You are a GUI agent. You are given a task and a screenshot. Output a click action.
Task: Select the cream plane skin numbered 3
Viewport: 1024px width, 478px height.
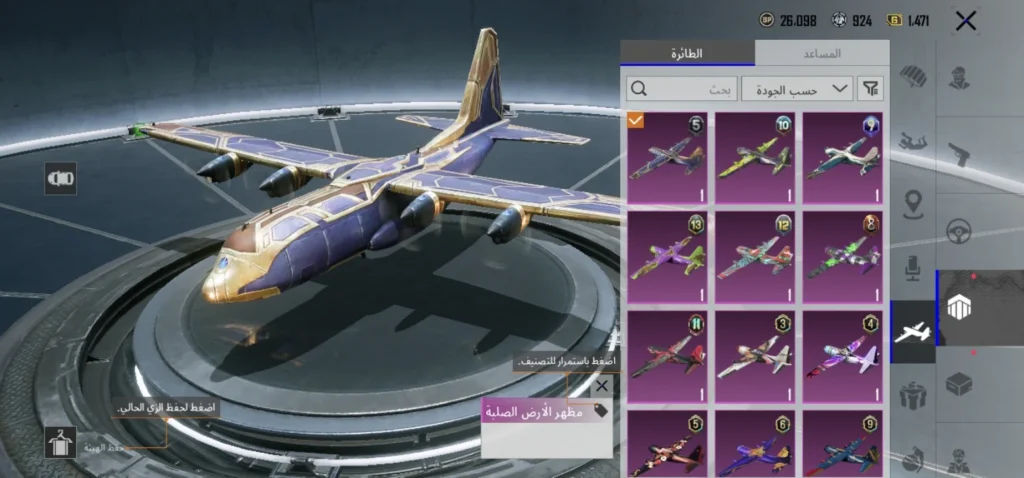tap(755, 356)
